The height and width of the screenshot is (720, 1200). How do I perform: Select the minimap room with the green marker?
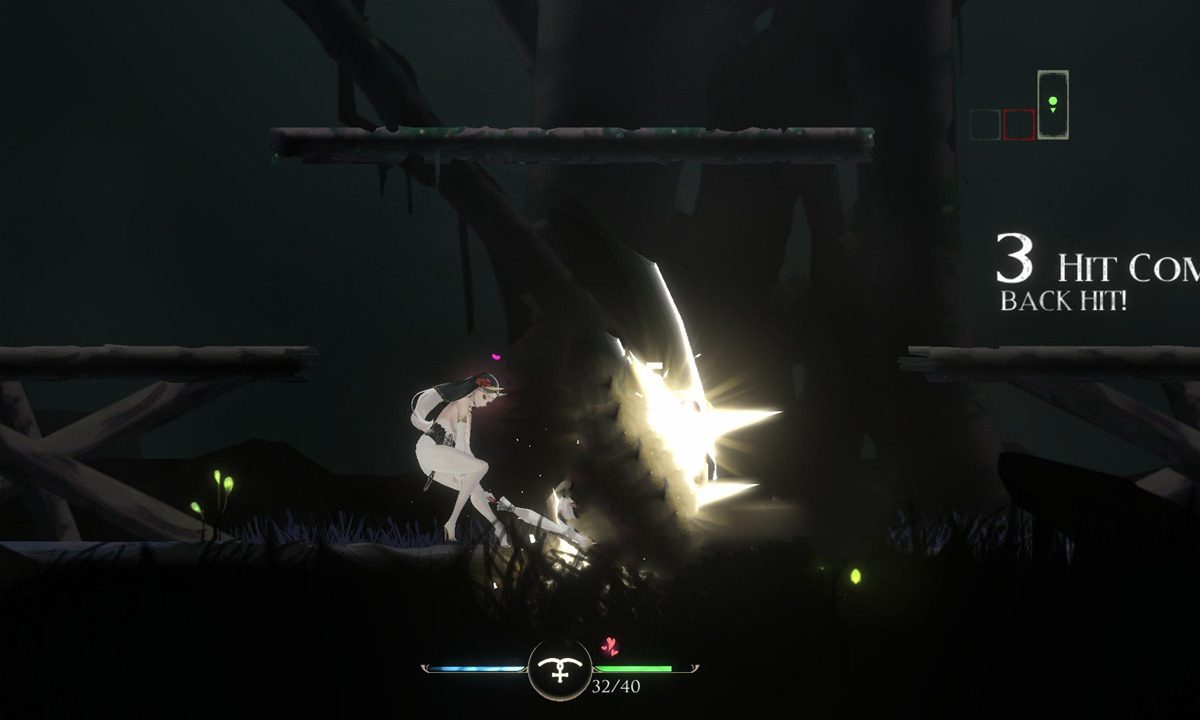pyautogui.click(x=1052, y=104)
